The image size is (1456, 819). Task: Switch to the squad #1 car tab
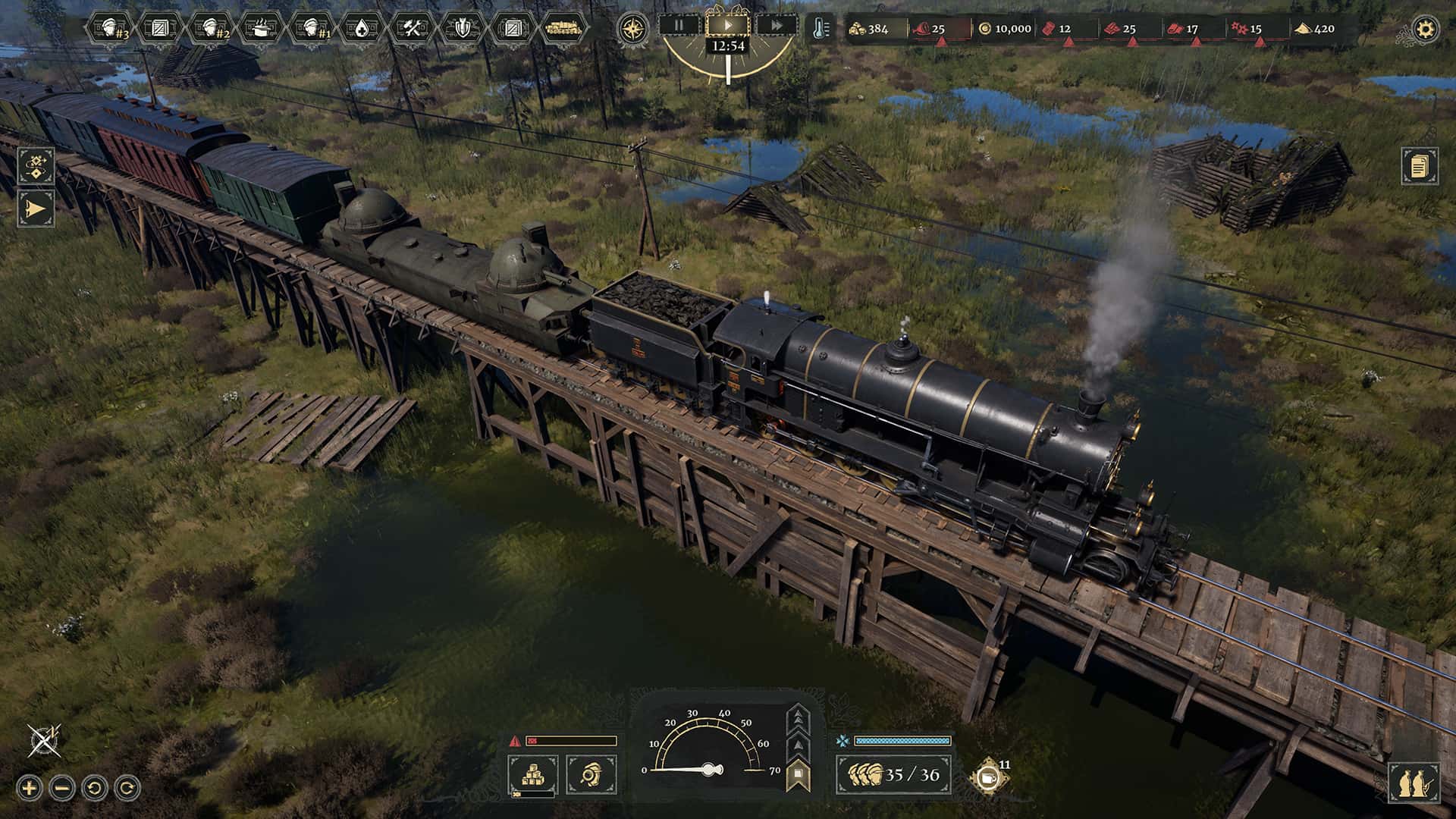[311, 25]
